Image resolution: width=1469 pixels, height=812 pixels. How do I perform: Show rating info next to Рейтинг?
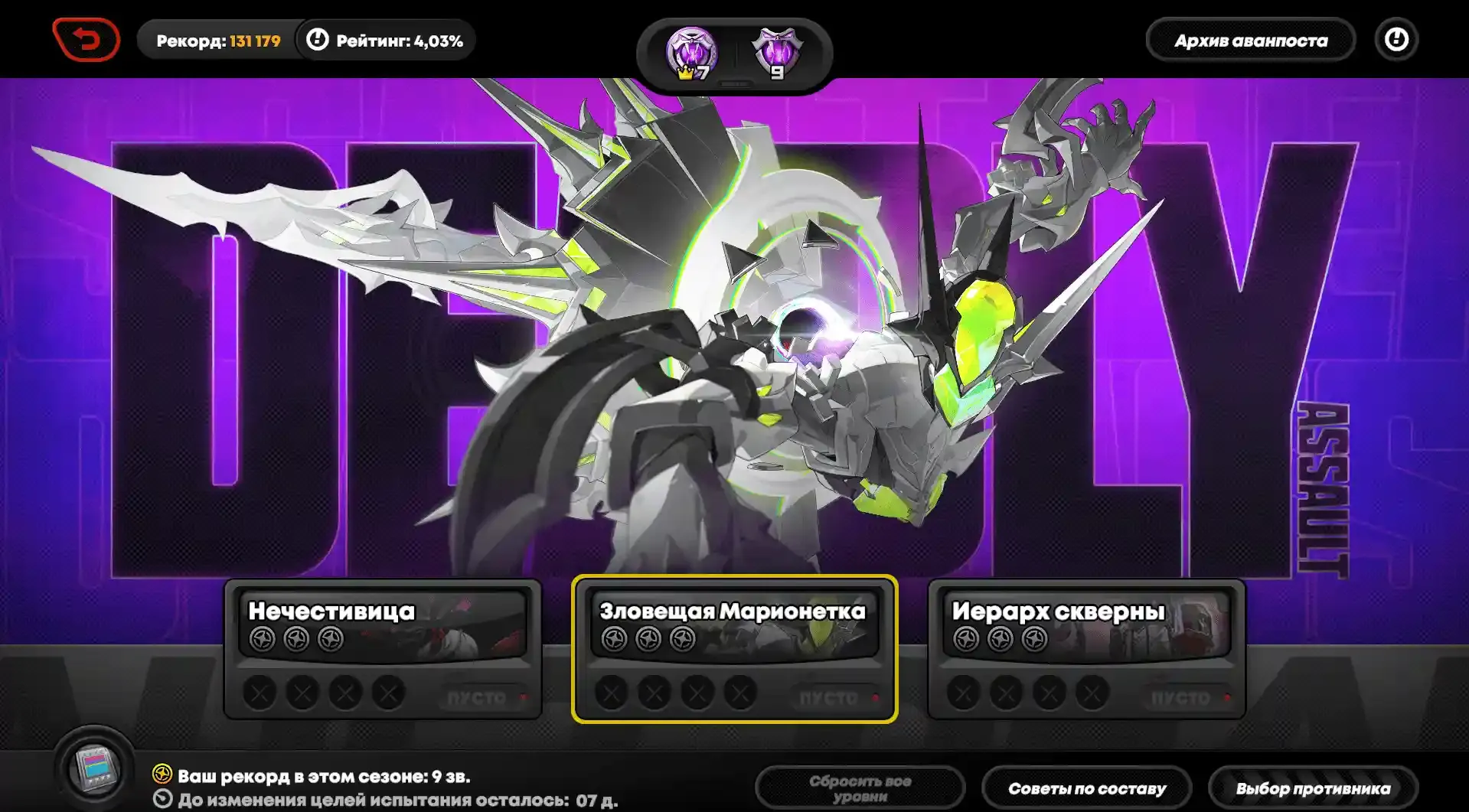[318, 40]
